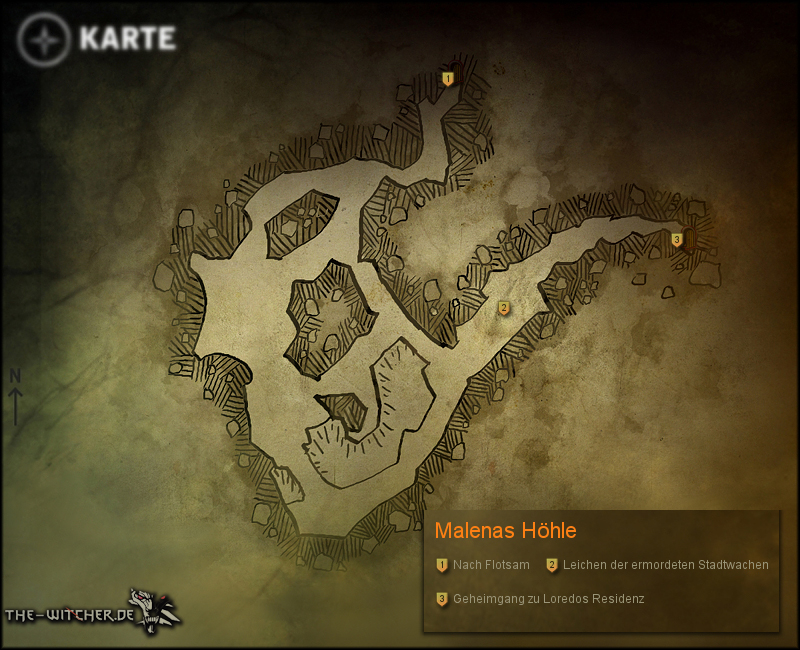Click the compass icon beside KARTE

pos(44,40)
